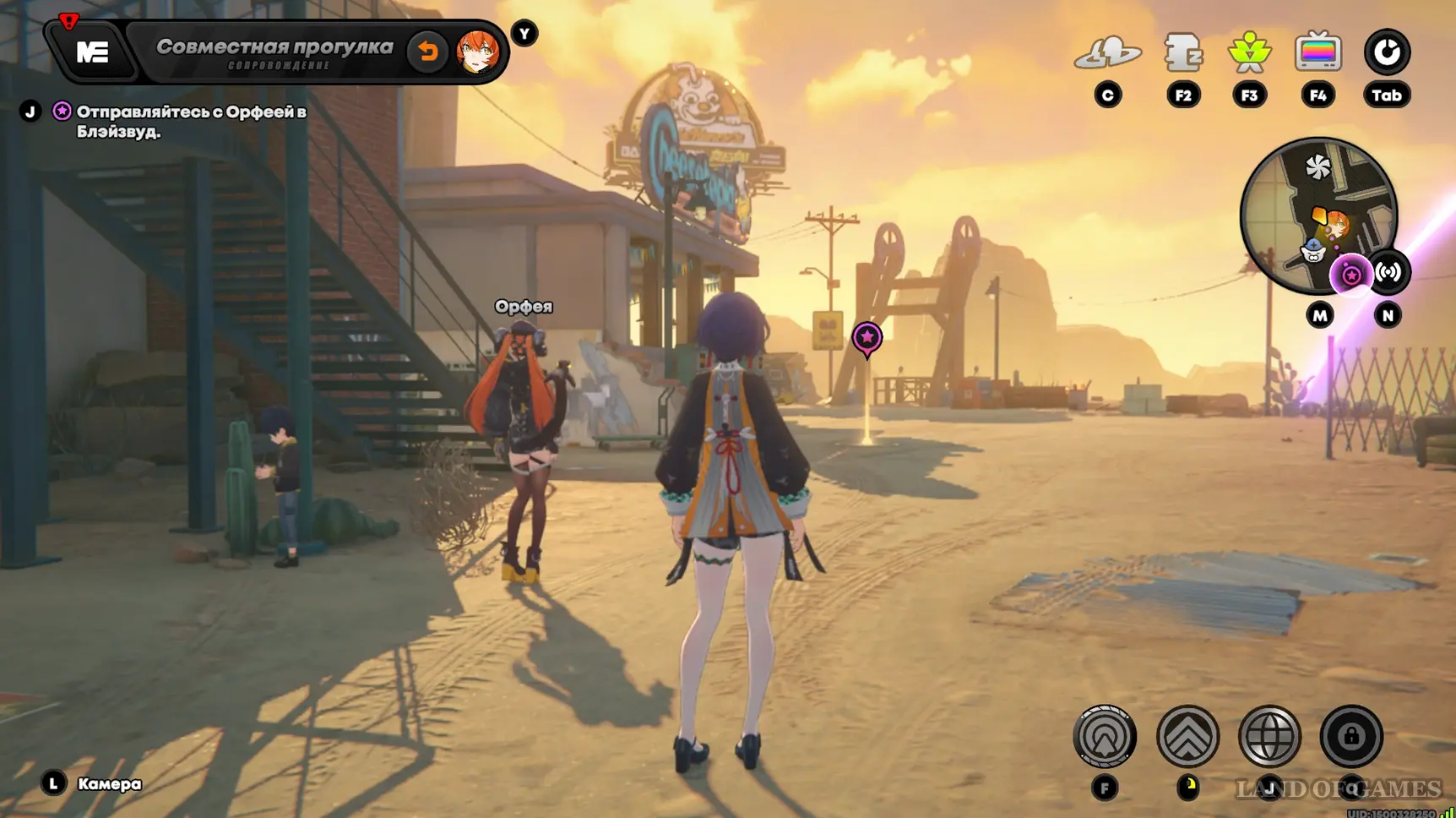This screenshot has width=1456, height=818.
Task: Open the grey card icon with a Z
Action: click(1182, 53)
